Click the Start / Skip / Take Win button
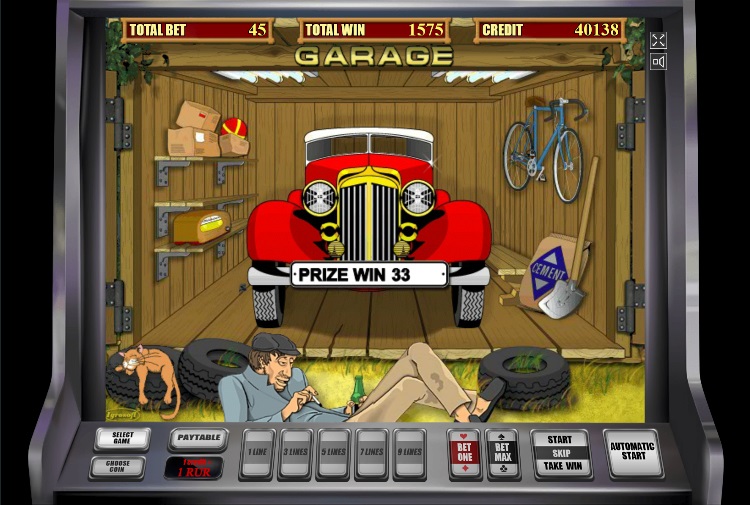 560,453
